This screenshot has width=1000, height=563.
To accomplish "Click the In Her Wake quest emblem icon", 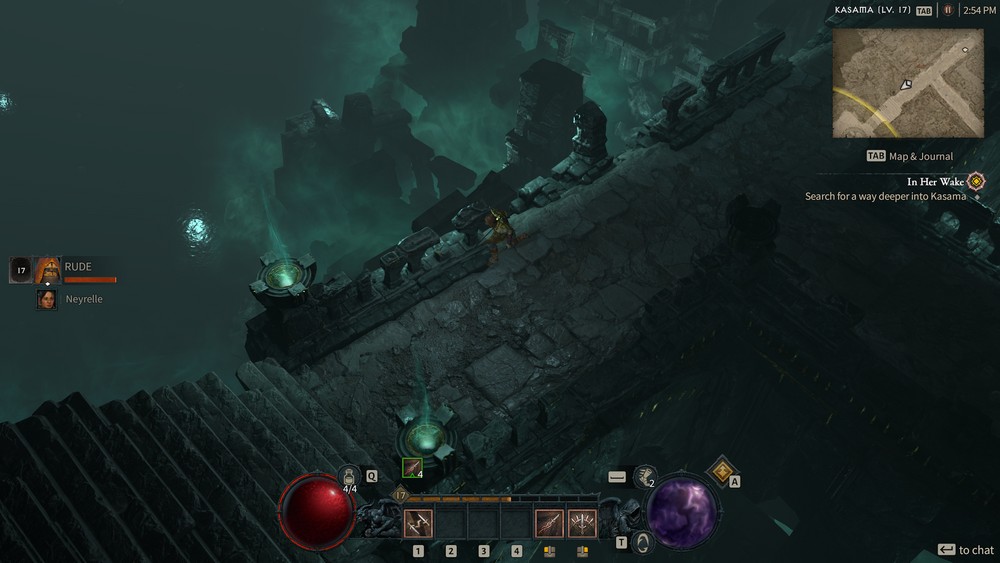I will click(x=976, y=182).
